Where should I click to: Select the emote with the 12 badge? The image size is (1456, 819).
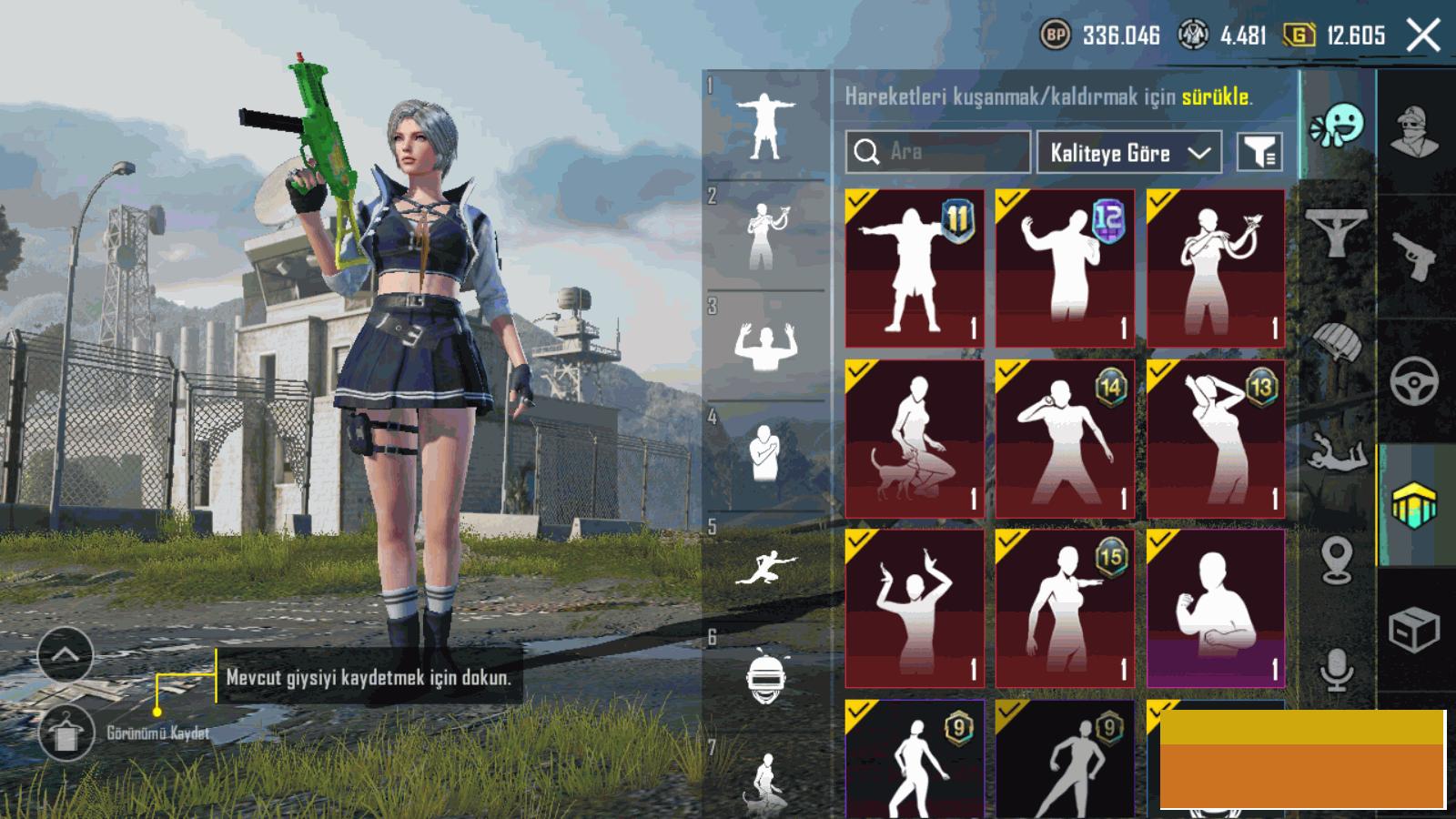click(1065, 268)
